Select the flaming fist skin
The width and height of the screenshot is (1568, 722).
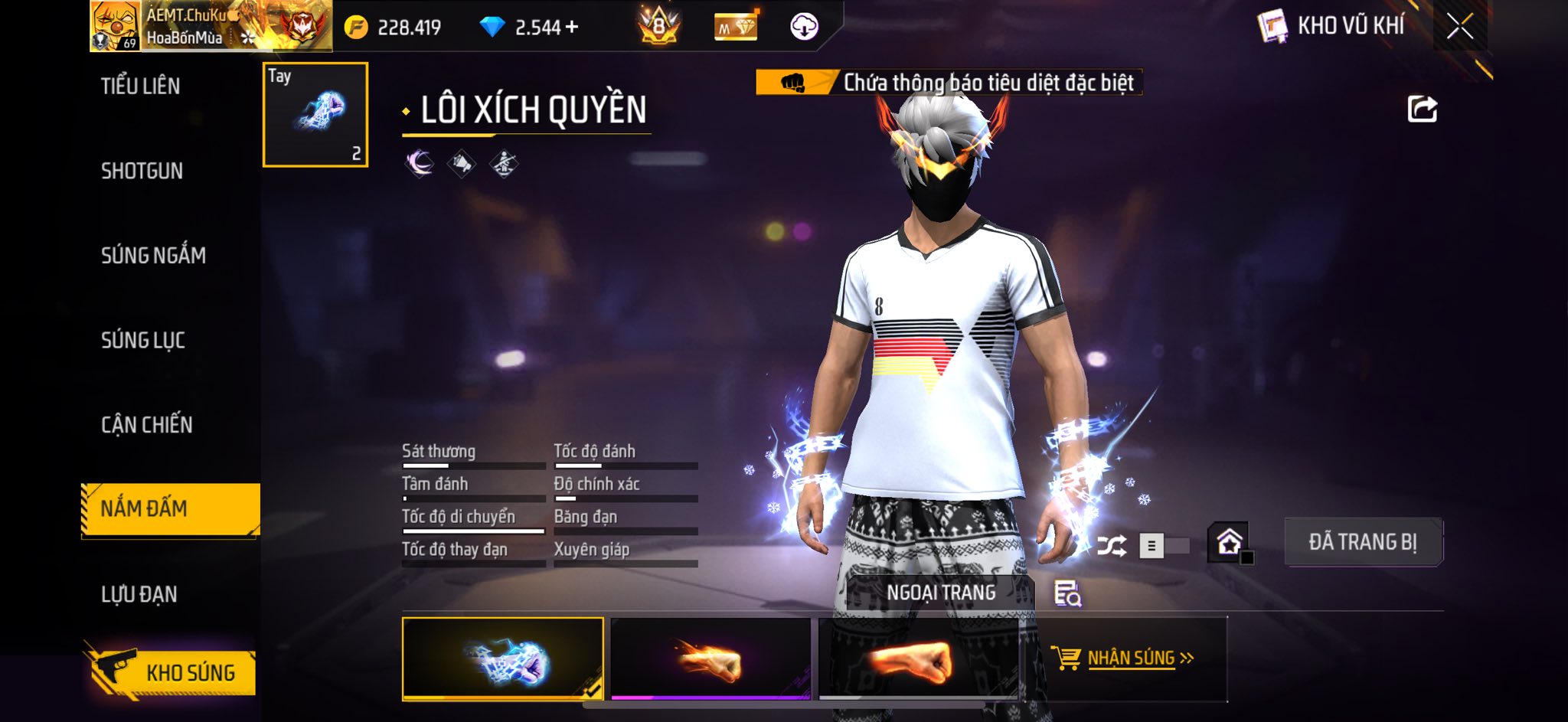pyautogui.click(x=710, y=659)
